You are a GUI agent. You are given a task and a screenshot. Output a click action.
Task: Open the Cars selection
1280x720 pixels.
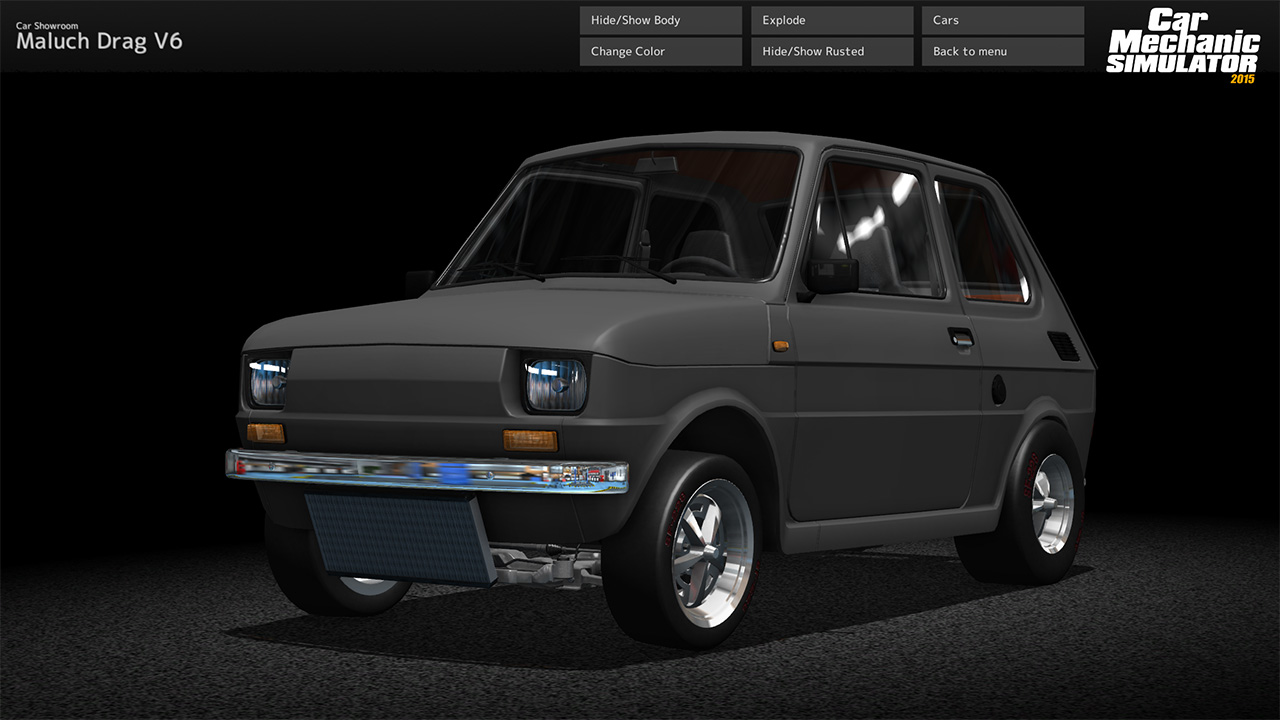[1002, 19]
